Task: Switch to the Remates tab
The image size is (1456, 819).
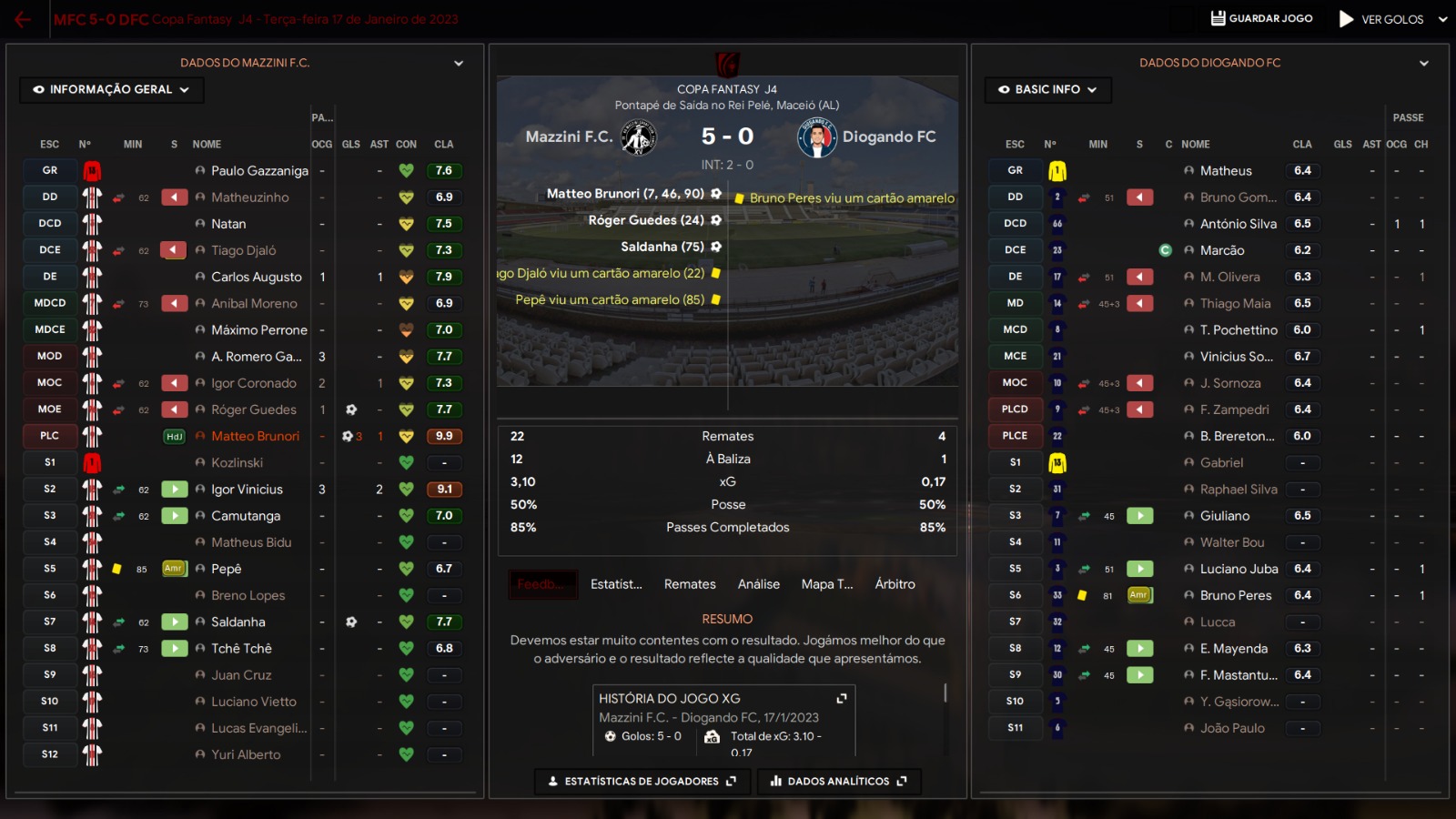Action: 690,584
